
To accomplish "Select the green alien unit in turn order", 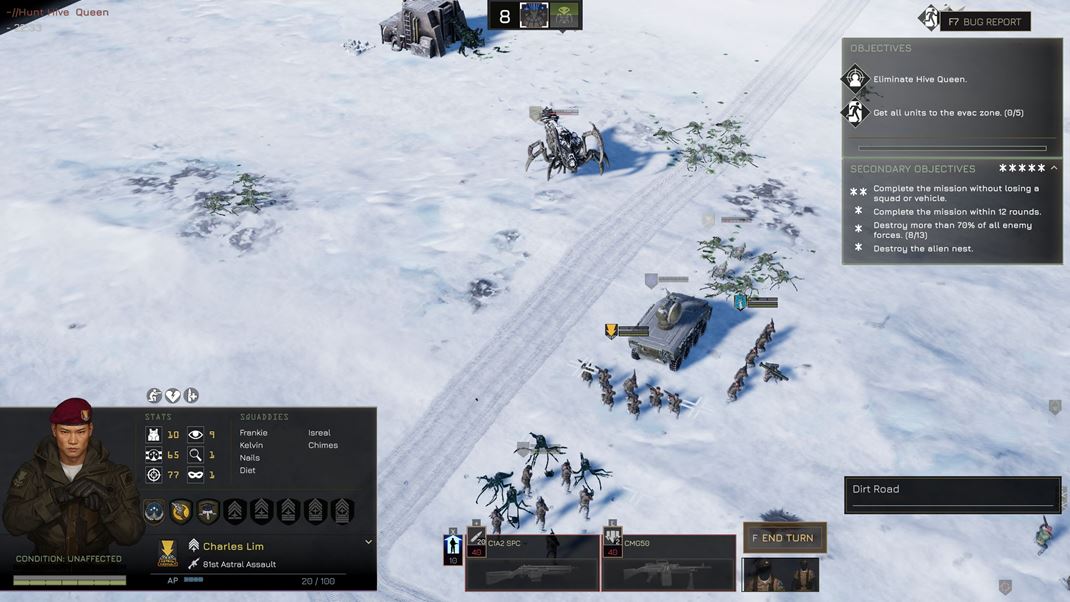I will (x=565, y=16).
